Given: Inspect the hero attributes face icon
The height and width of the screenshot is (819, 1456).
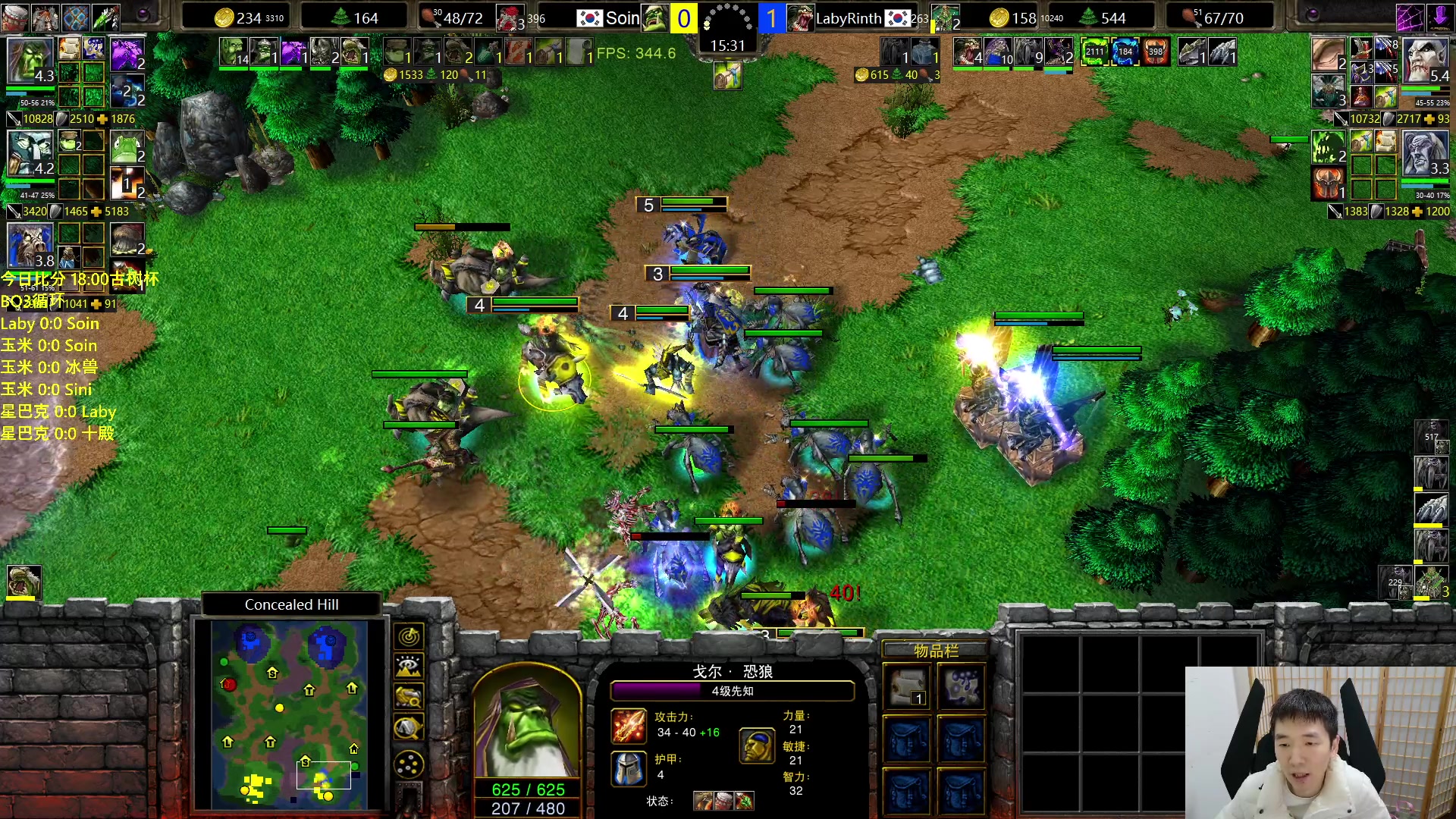Looking at the screenshot, I should click(756, 746).
